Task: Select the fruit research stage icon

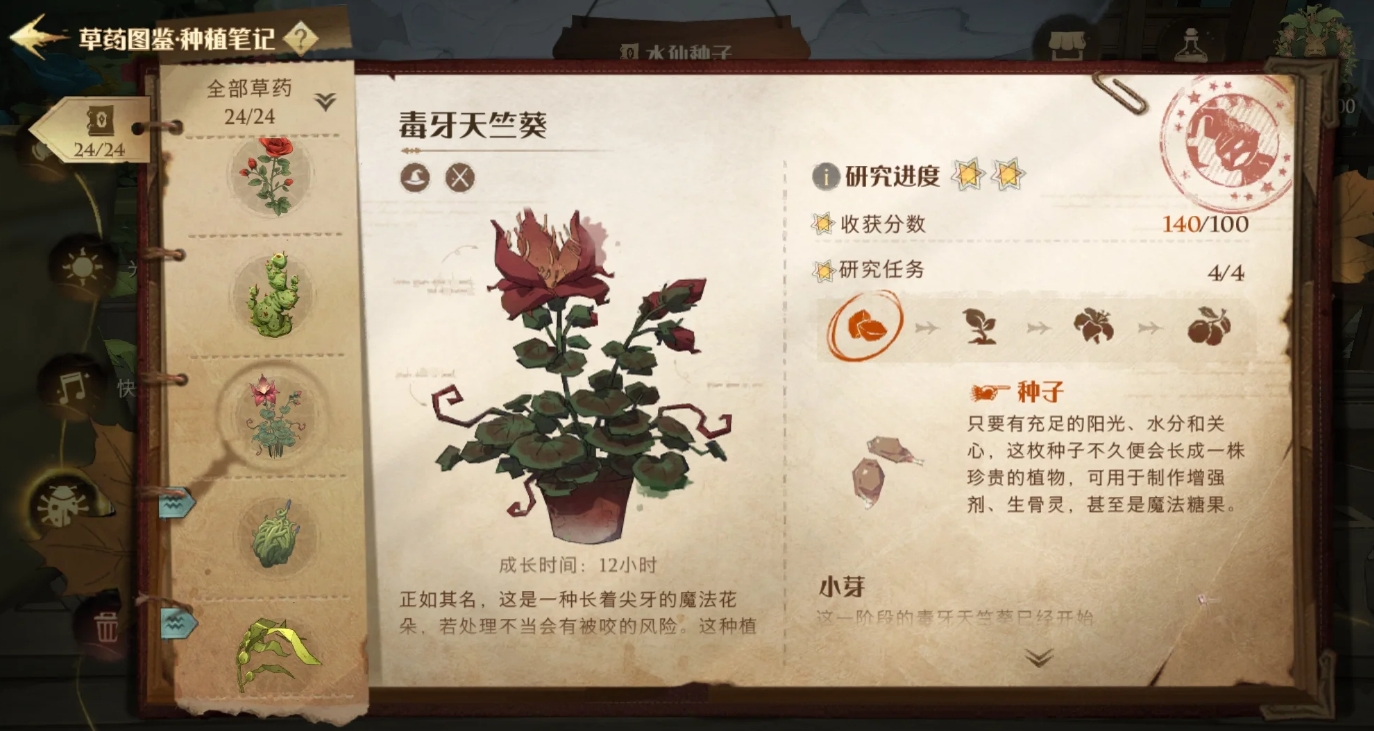Action: coord(1208,326)
